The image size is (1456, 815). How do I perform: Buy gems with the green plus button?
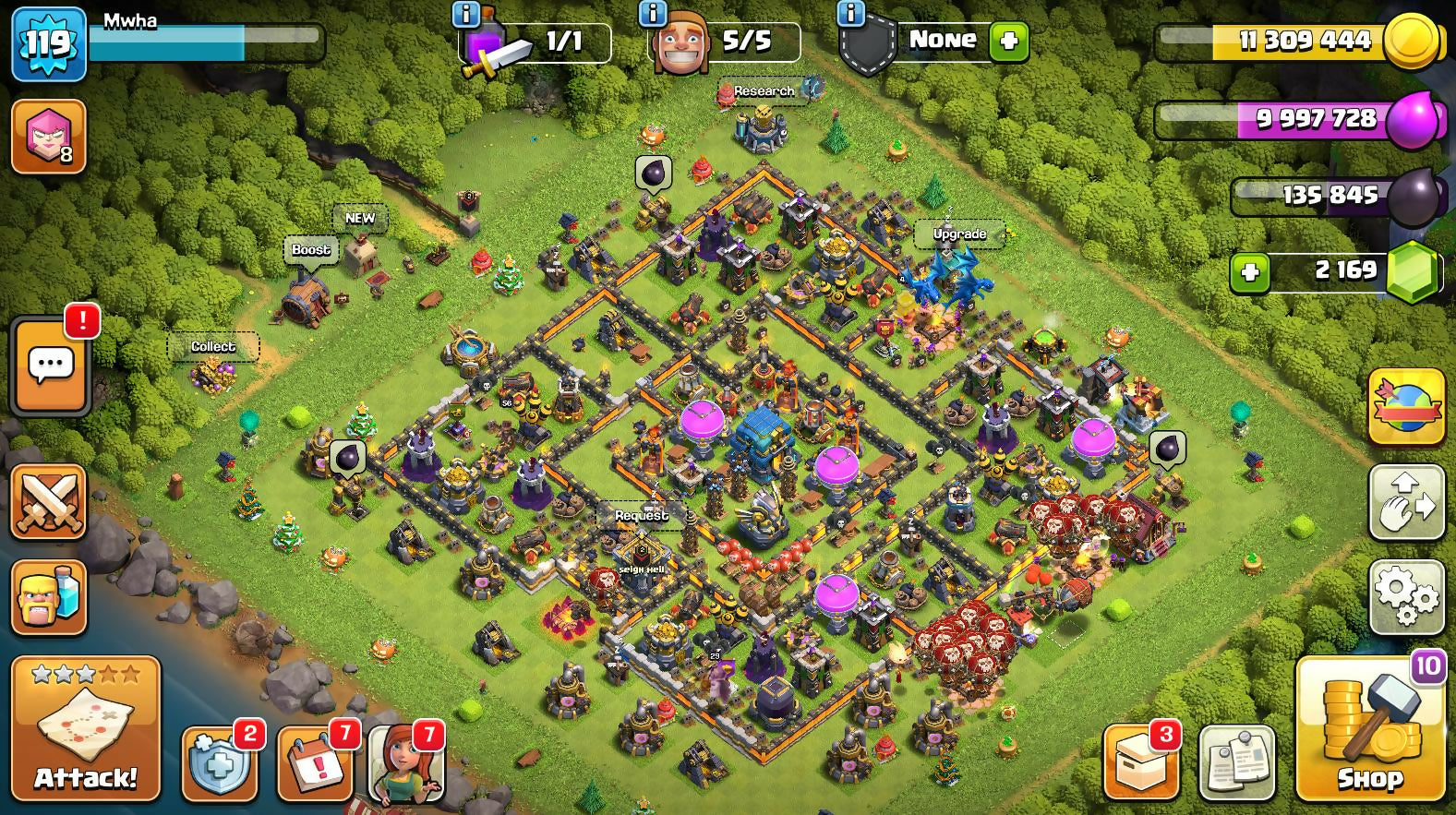click(1250, 272)
